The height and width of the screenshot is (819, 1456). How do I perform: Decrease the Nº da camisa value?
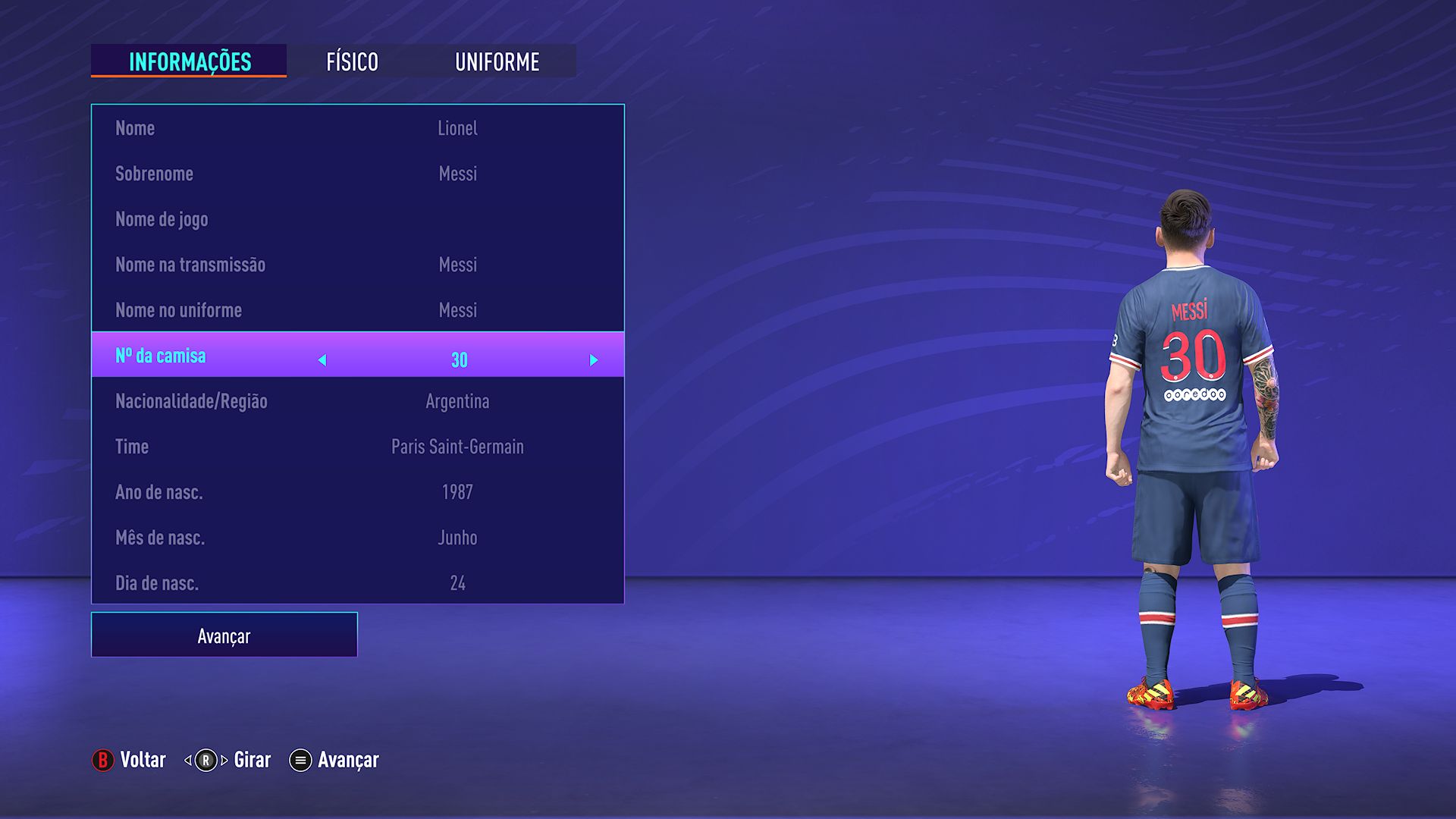point(322,360)
